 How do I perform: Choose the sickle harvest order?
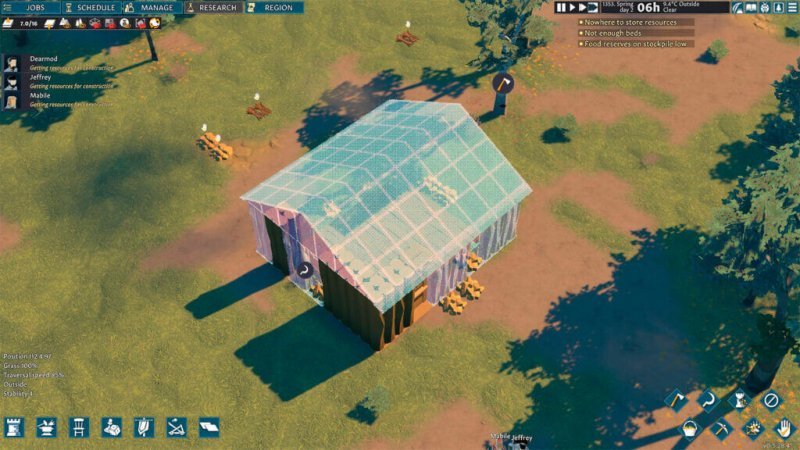[x=707, y=400]
